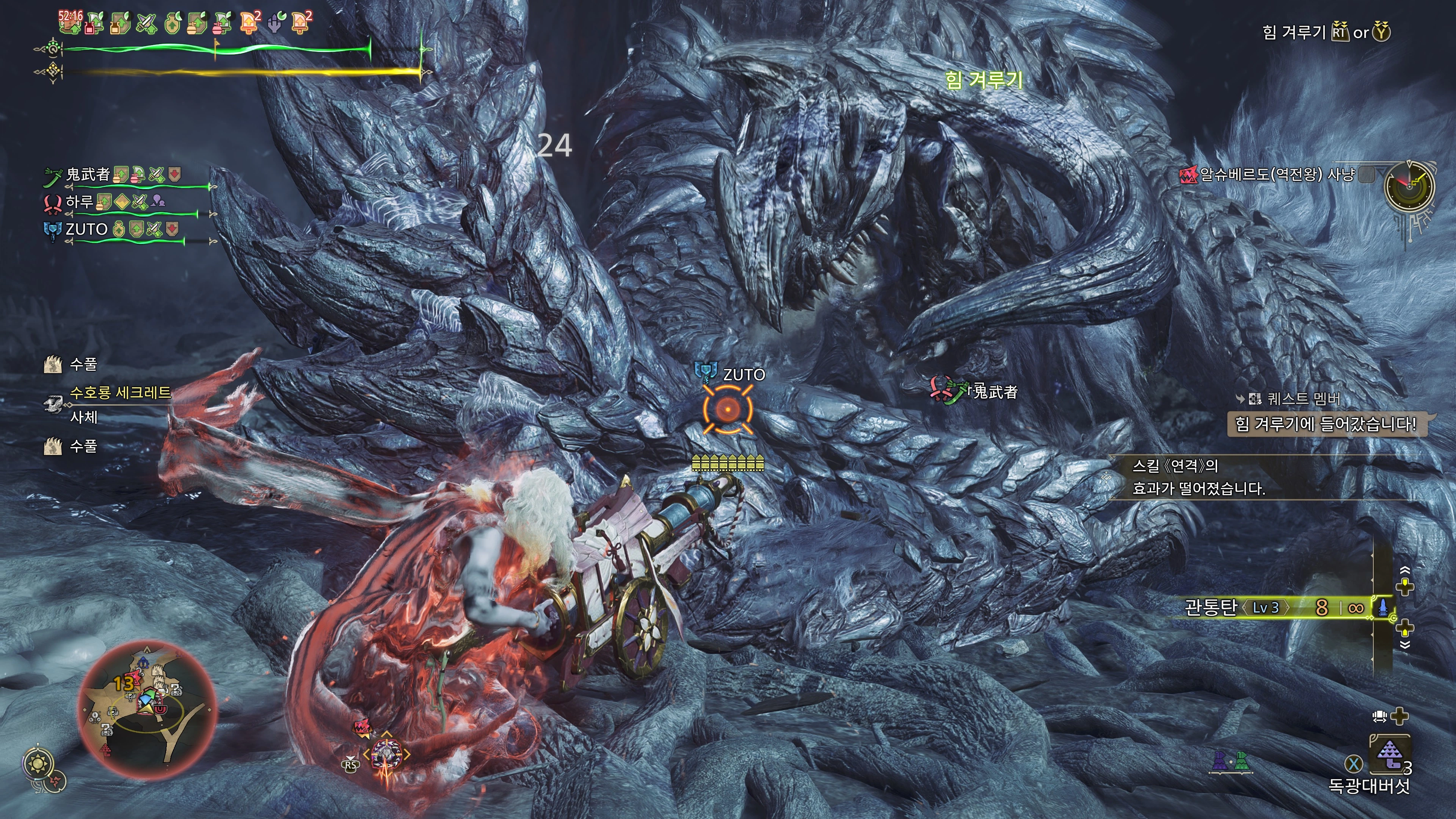This screenshot has height=819, width=1456.
Task: Click the quest time clock dial
Action: pyautogui.click(x=1409, y=187)
